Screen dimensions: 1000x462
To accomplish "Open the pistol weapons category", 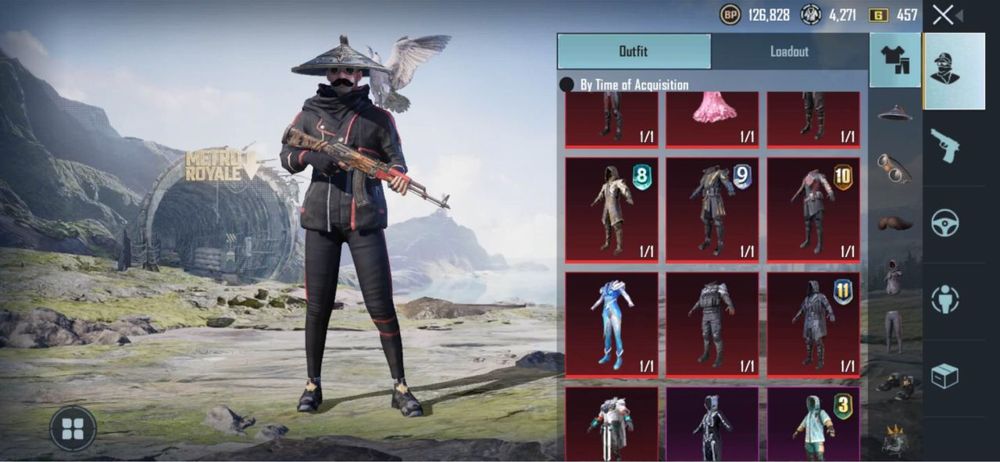I will click(944, 146).
